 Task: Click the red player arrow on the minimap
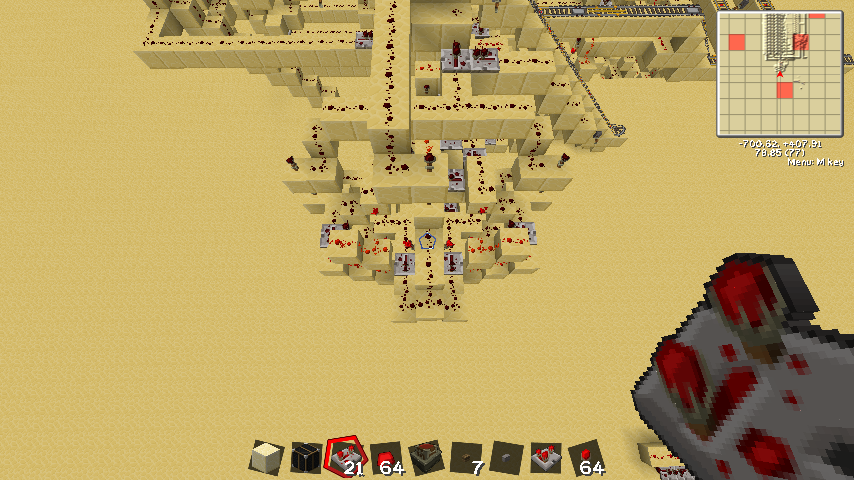pyautogui.click(x=779, y=72)
